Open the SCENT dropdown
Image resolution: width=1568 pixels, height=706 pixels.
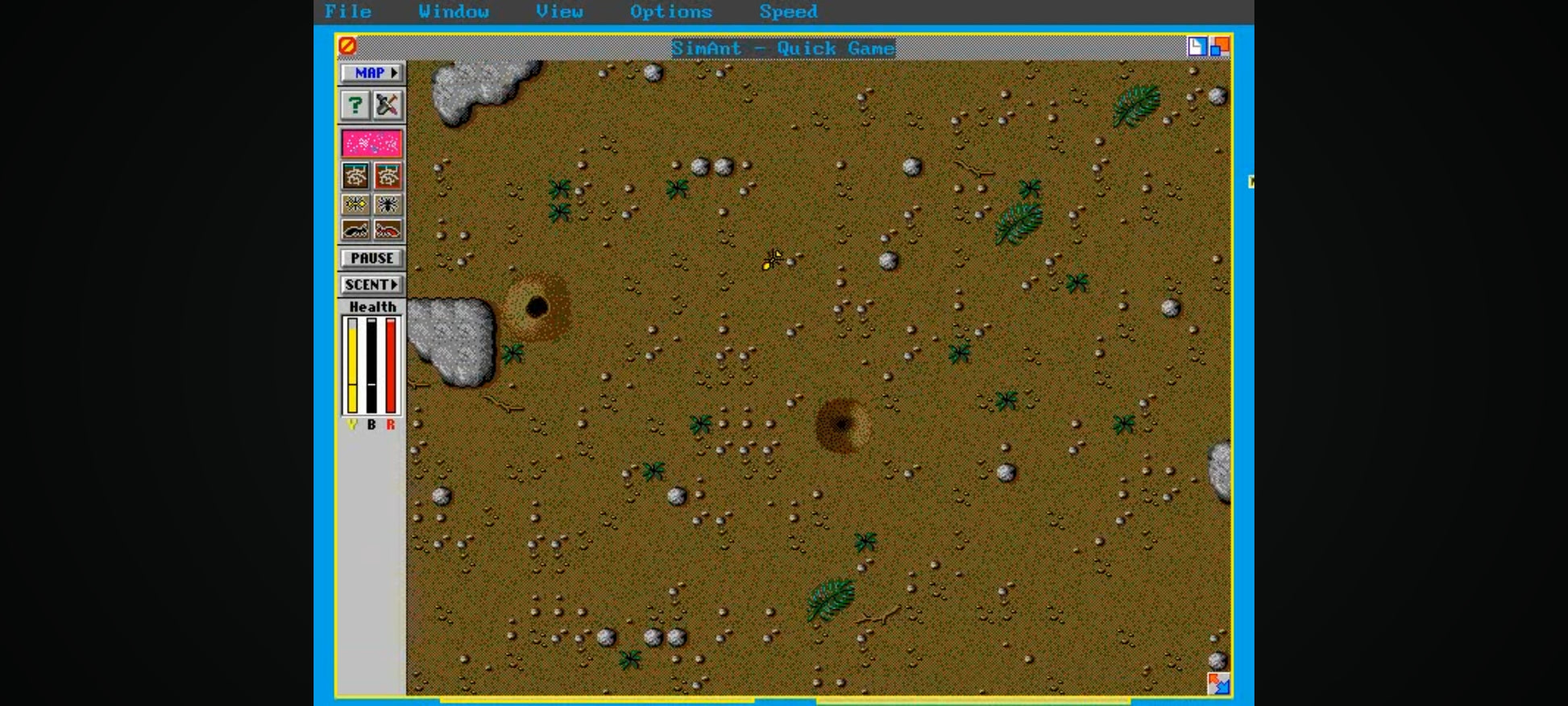click(x=371, y=284)
